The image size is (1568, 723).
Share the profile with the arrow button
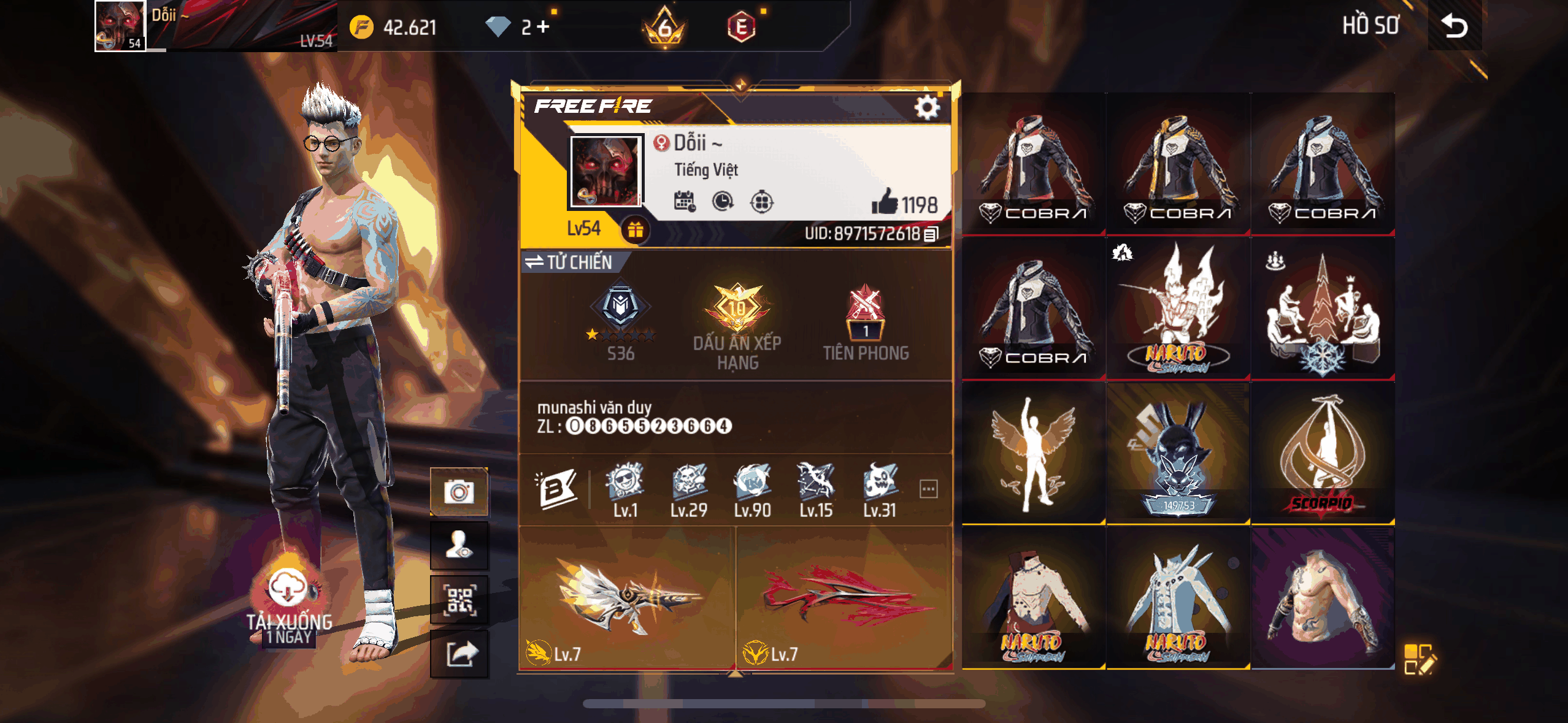click(459, 654)
